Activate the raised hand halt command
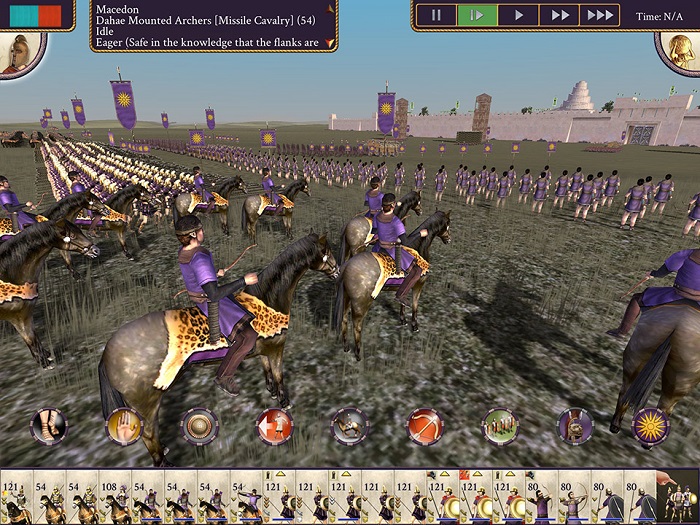Image resolution: width=700 pixels, height=525 pixels. click(x=124, y=426)
